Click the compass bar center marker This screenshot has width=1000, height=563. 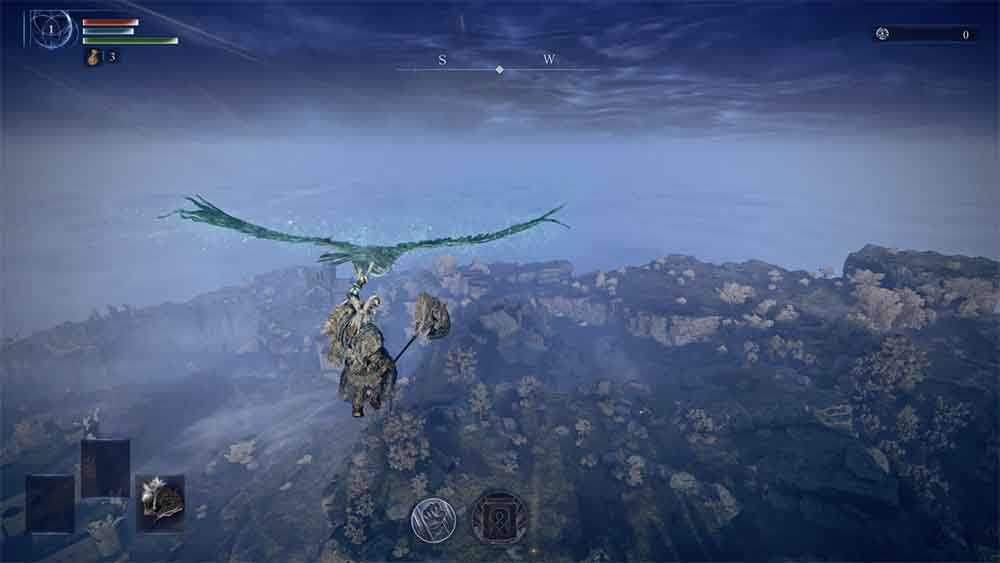click(499, 69)
